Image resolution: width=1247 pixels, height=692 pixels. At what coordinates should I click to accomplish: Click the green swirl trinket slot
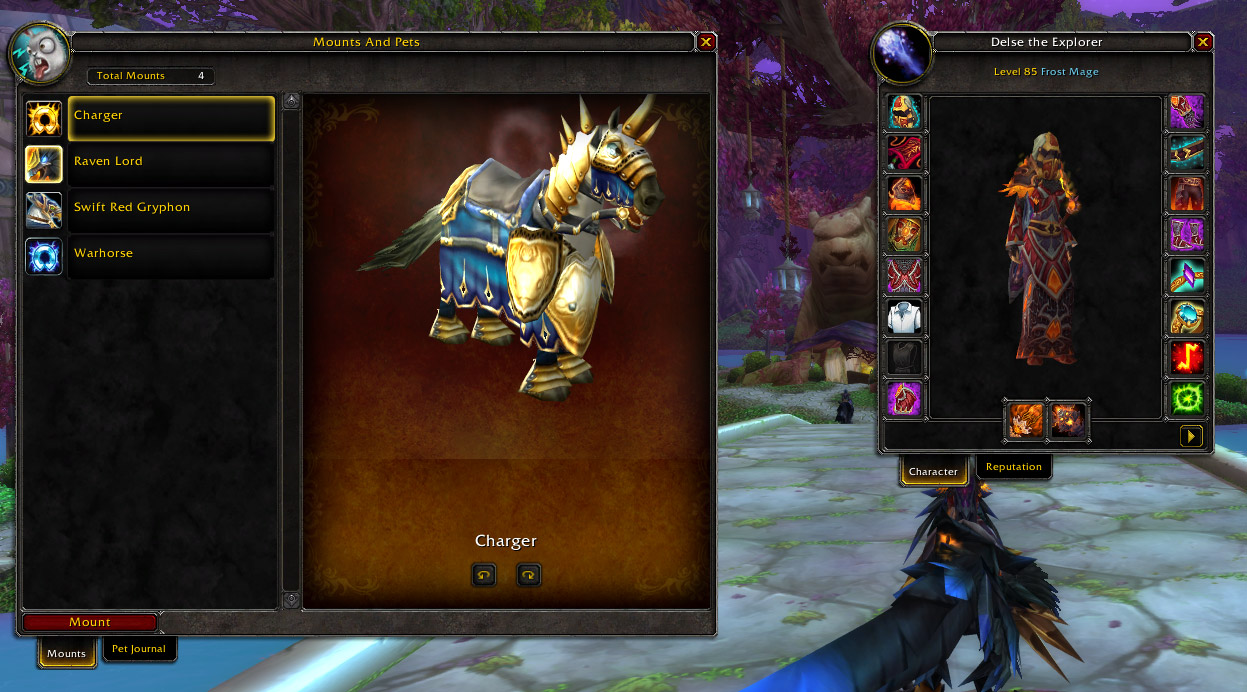[x=1187, y=398]
